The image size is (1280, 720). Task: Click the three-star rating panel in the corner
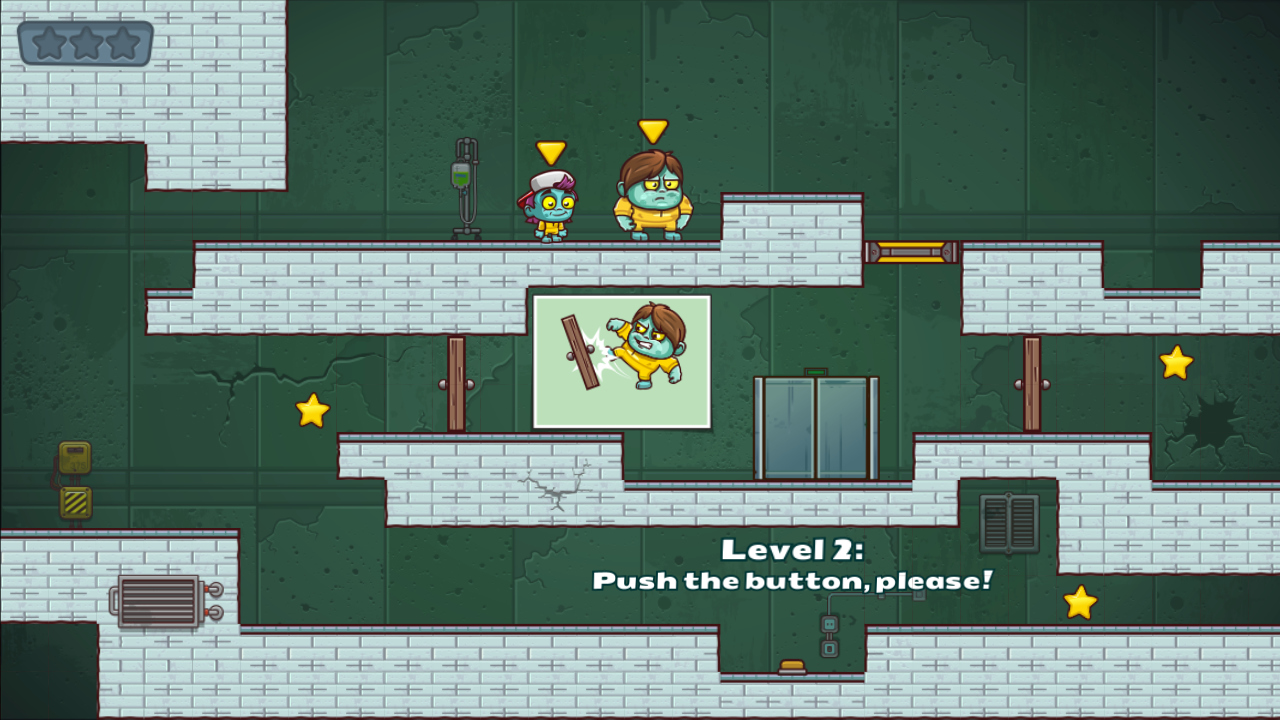click(x=84, y=43)
